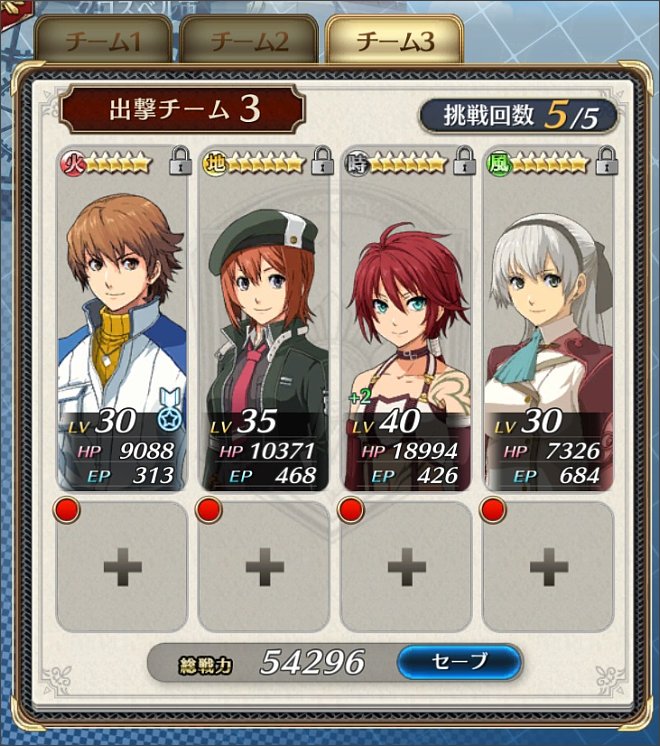Switch to the チーム1 tab

tap(103, 42)
